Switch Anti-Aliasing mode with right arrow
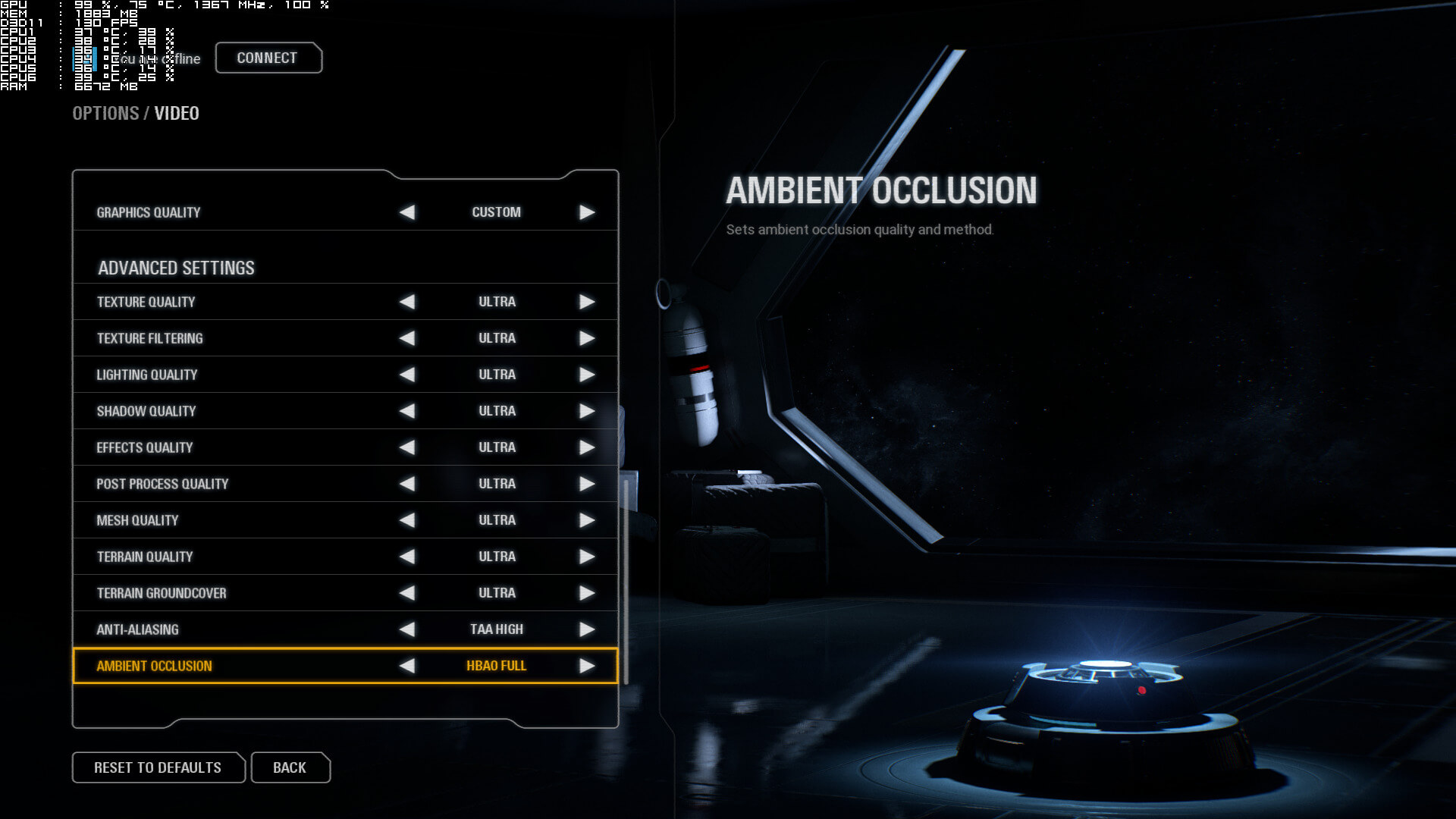The width and height of the screenshot is (1456, 819). point(587,629)
